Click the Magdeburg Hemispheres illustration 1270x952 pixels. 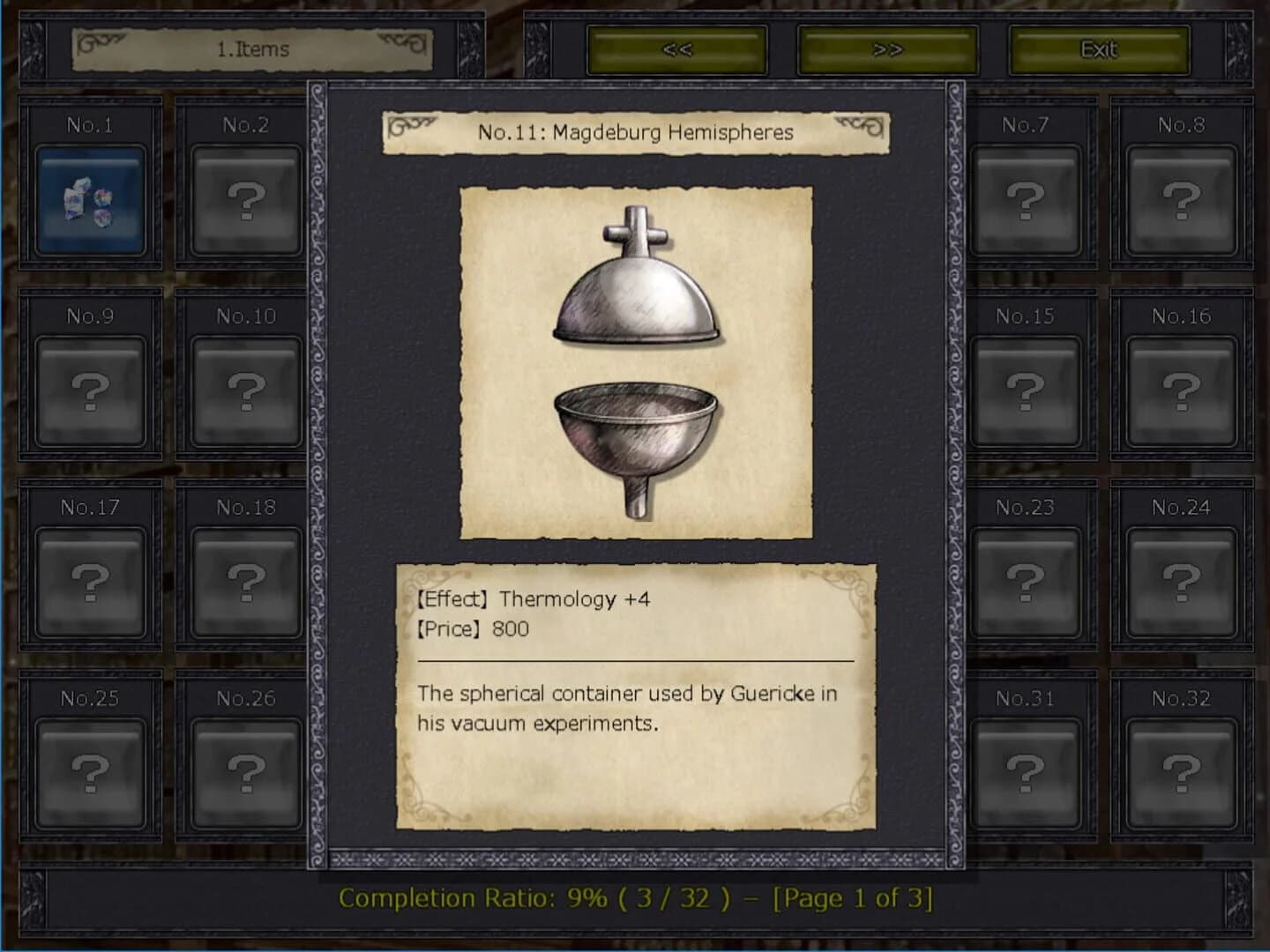tap(634, 359)
